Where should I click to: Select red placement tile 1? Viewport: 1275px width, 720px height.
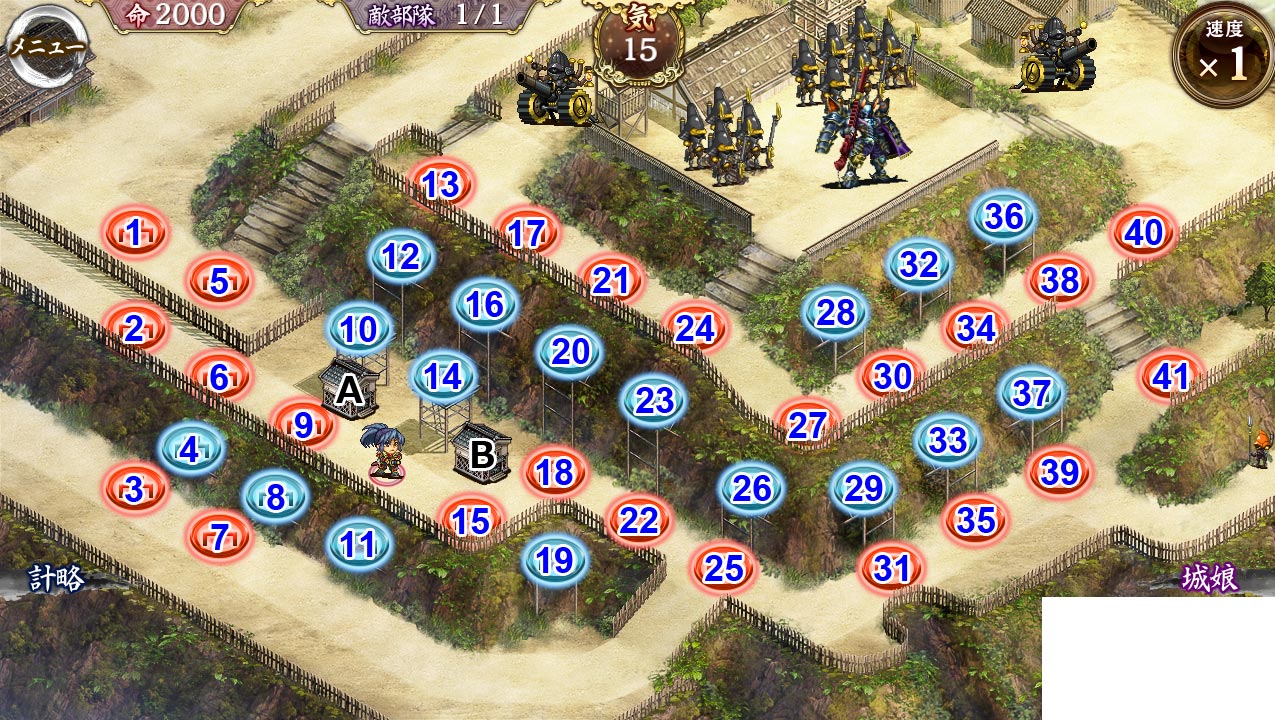(x=135, y=234)
